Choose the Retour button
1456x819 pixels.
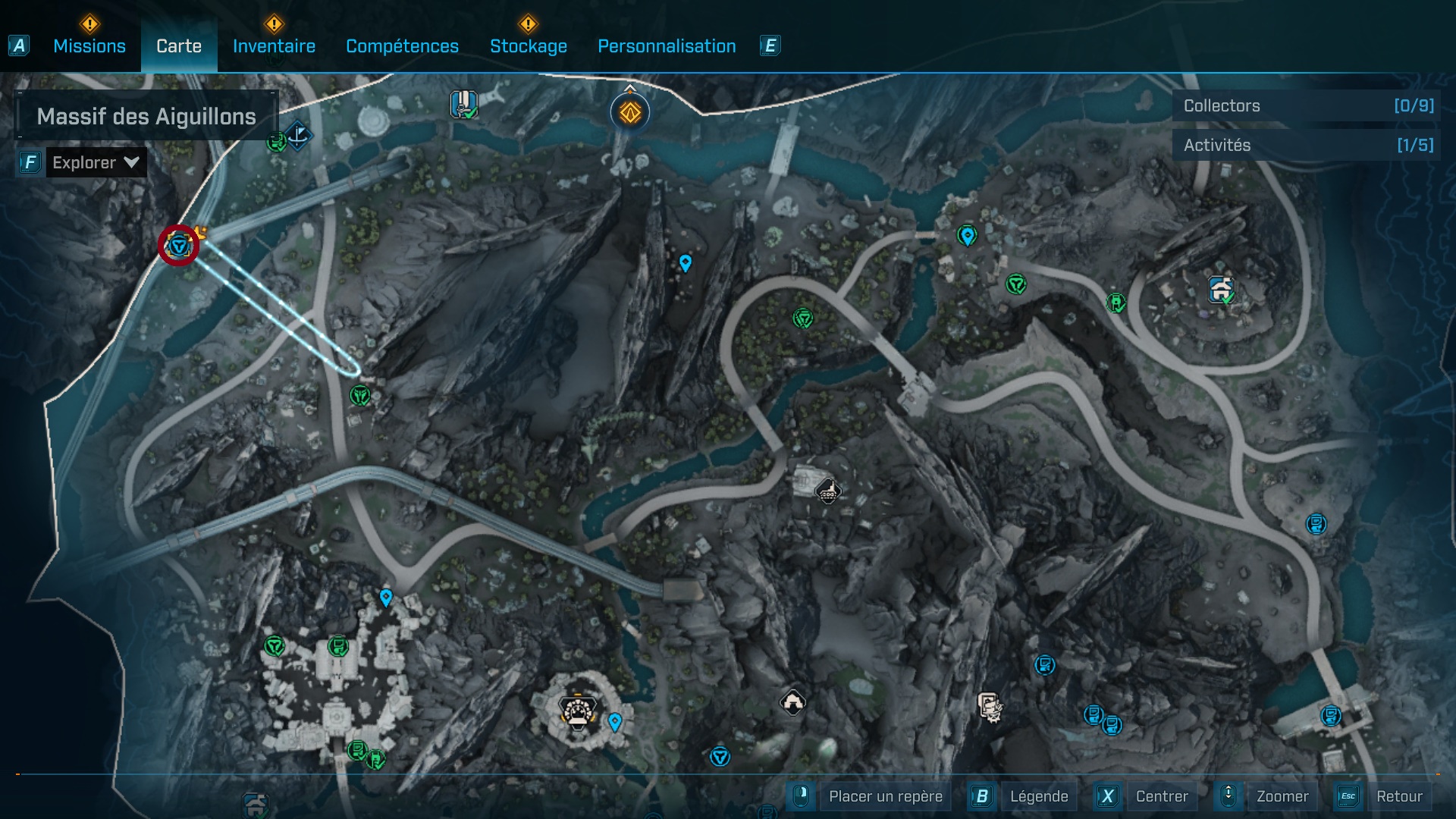(1398, 796)
